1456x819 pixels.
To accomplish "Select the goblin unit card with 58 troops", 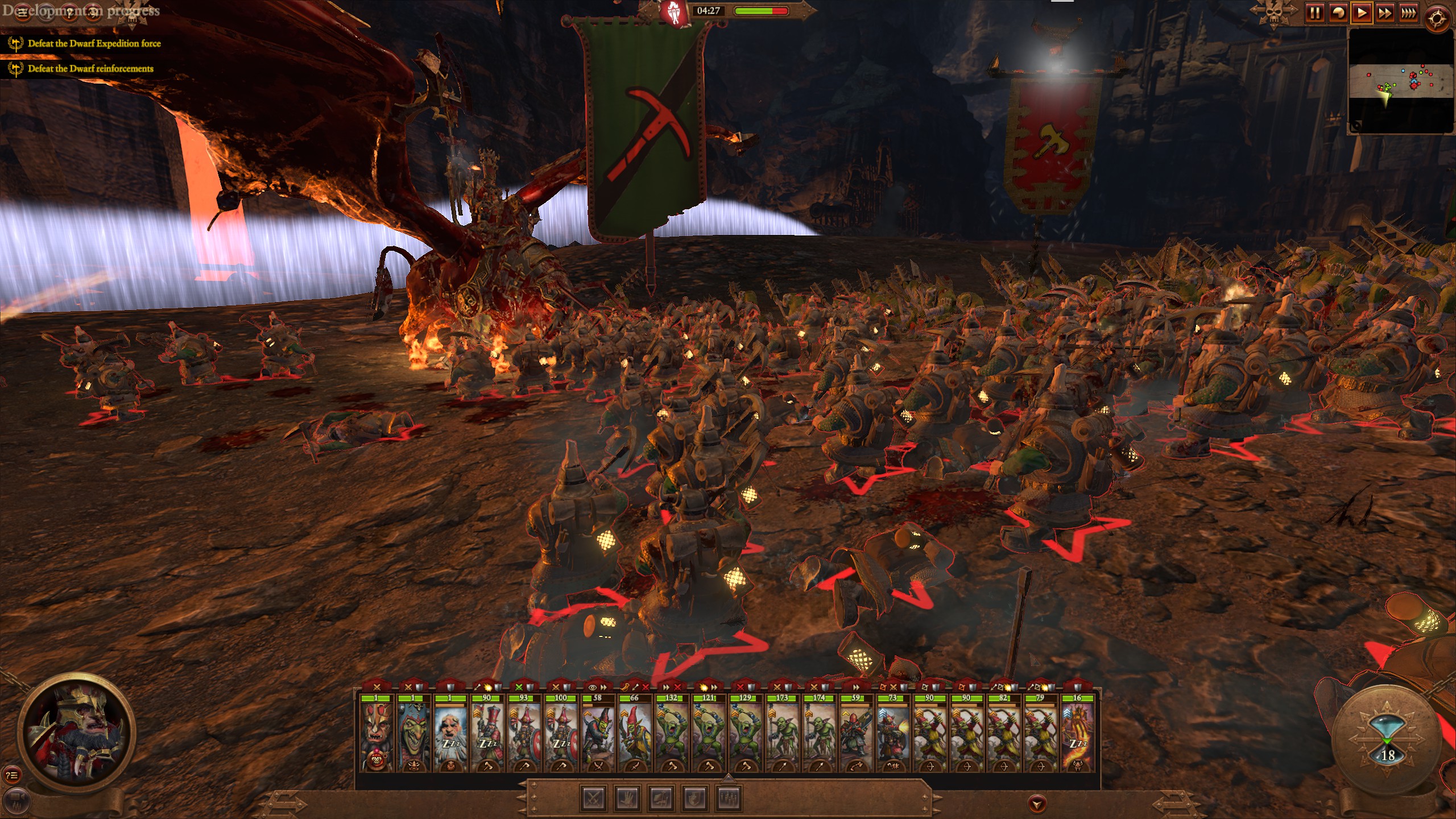I will pos(597,734).
